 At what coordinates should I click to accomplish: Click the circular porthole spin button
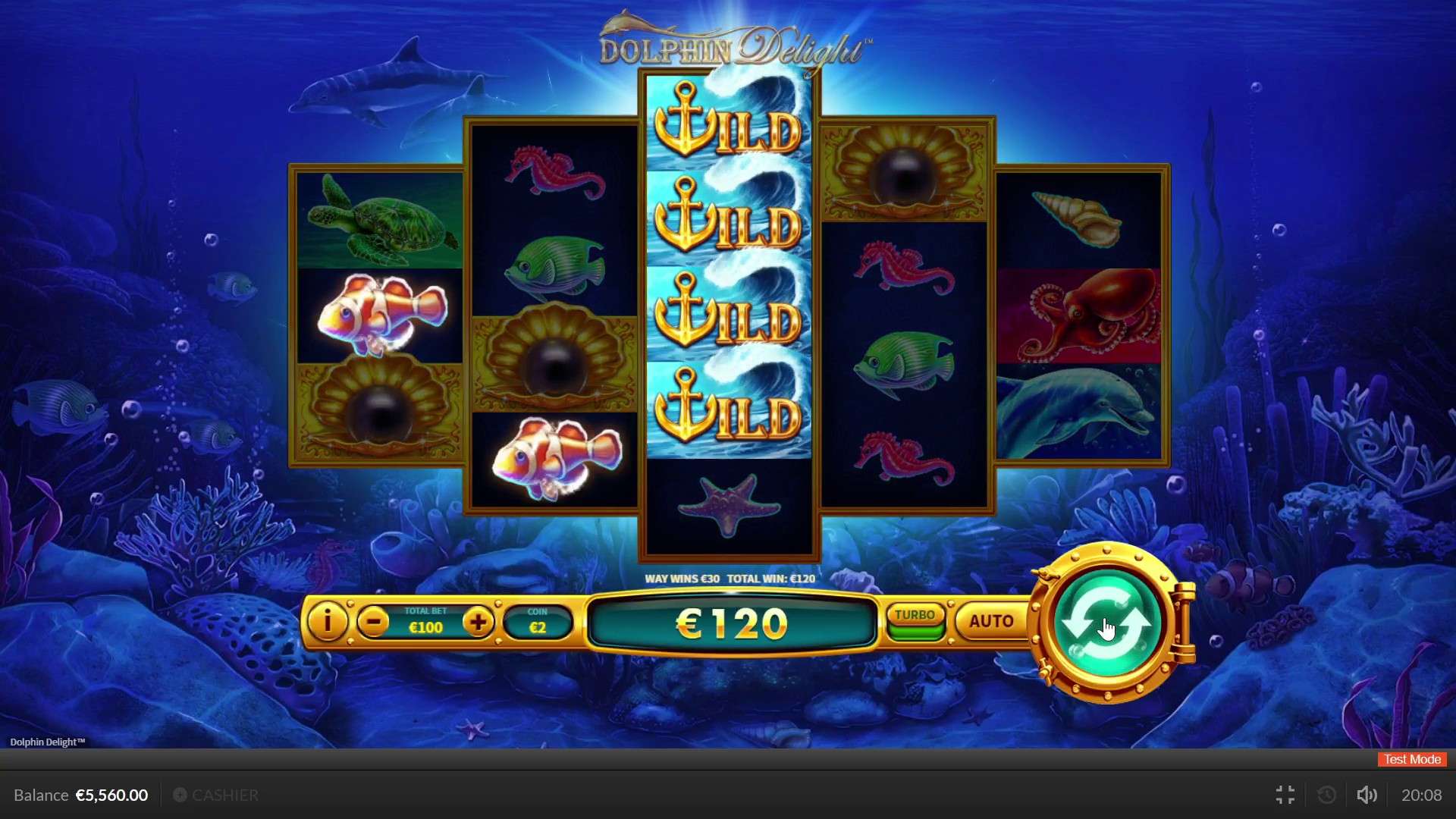coord(1107,622)
